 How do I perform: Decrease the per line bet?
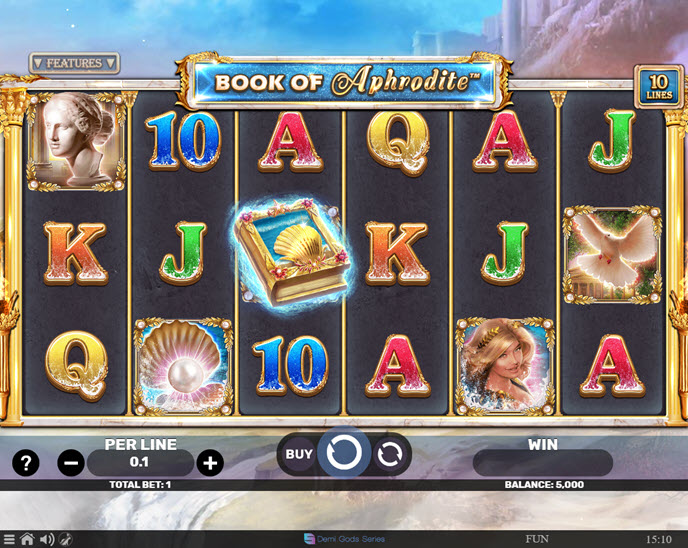(x=71, y=463)
